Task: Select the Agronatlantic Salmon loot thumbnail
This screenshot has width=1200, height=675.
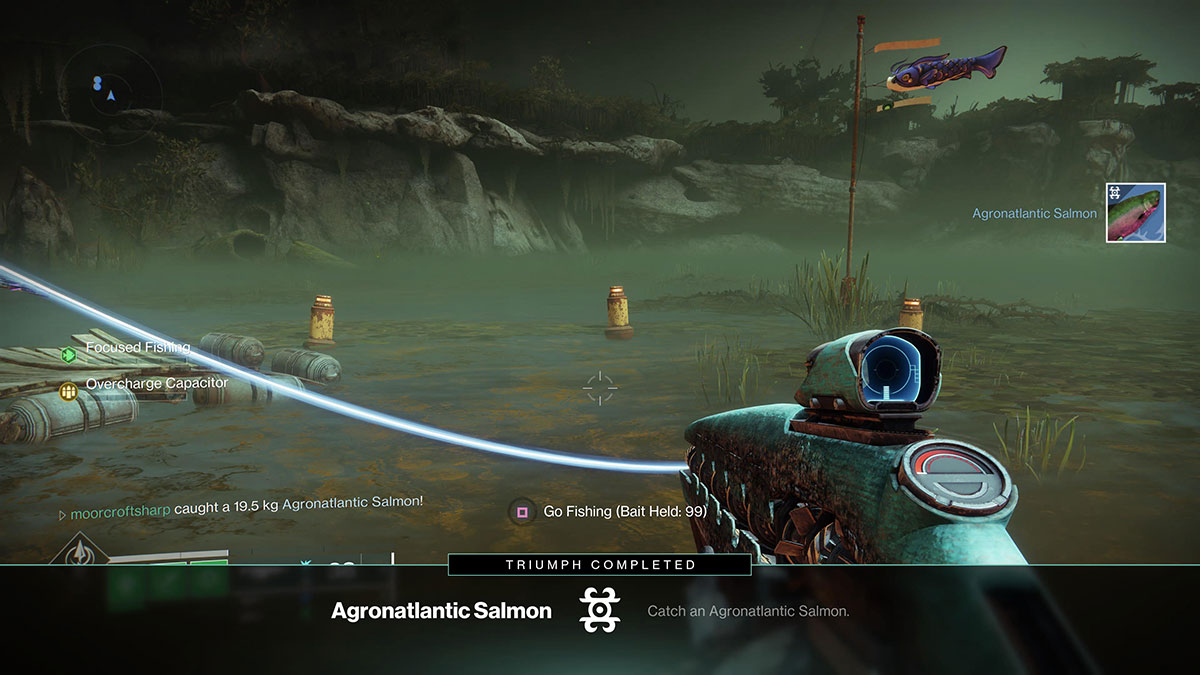Action: [x=1135, y=213]
